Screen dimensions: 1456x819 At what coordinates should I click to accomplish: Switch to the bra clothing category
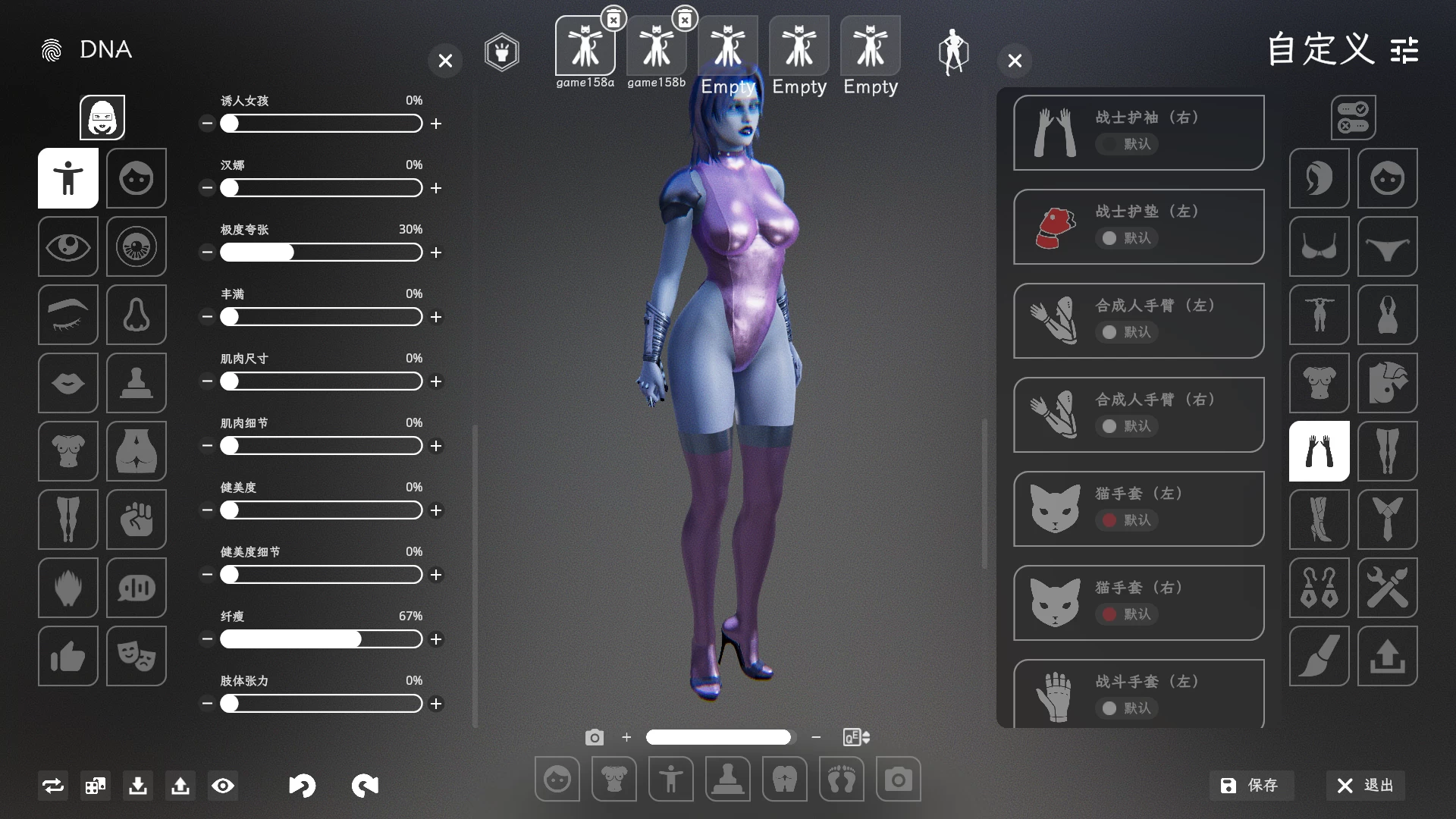1319,246
